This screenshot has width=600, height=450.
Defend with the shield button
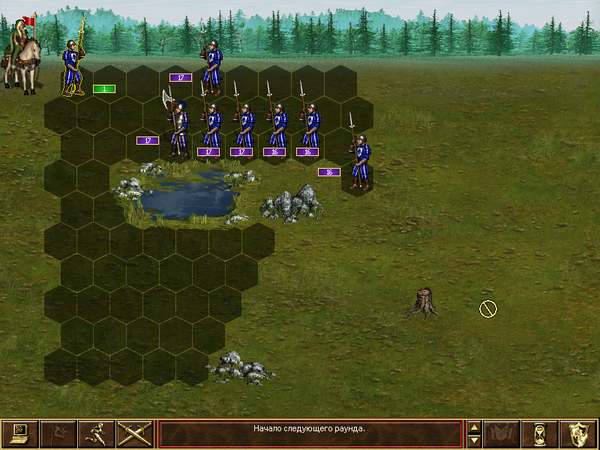coord(580,434)
